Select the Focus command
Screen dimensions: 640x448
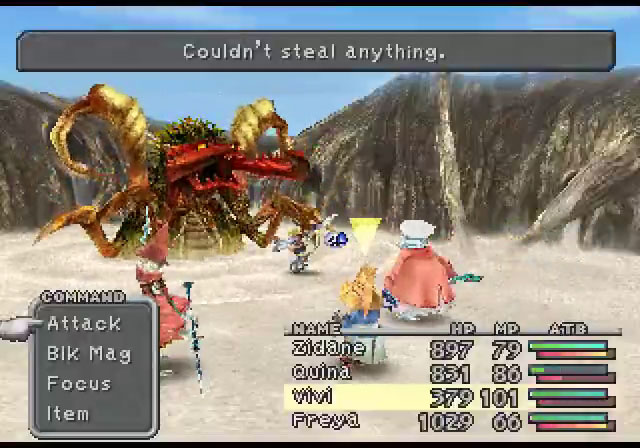79,383
